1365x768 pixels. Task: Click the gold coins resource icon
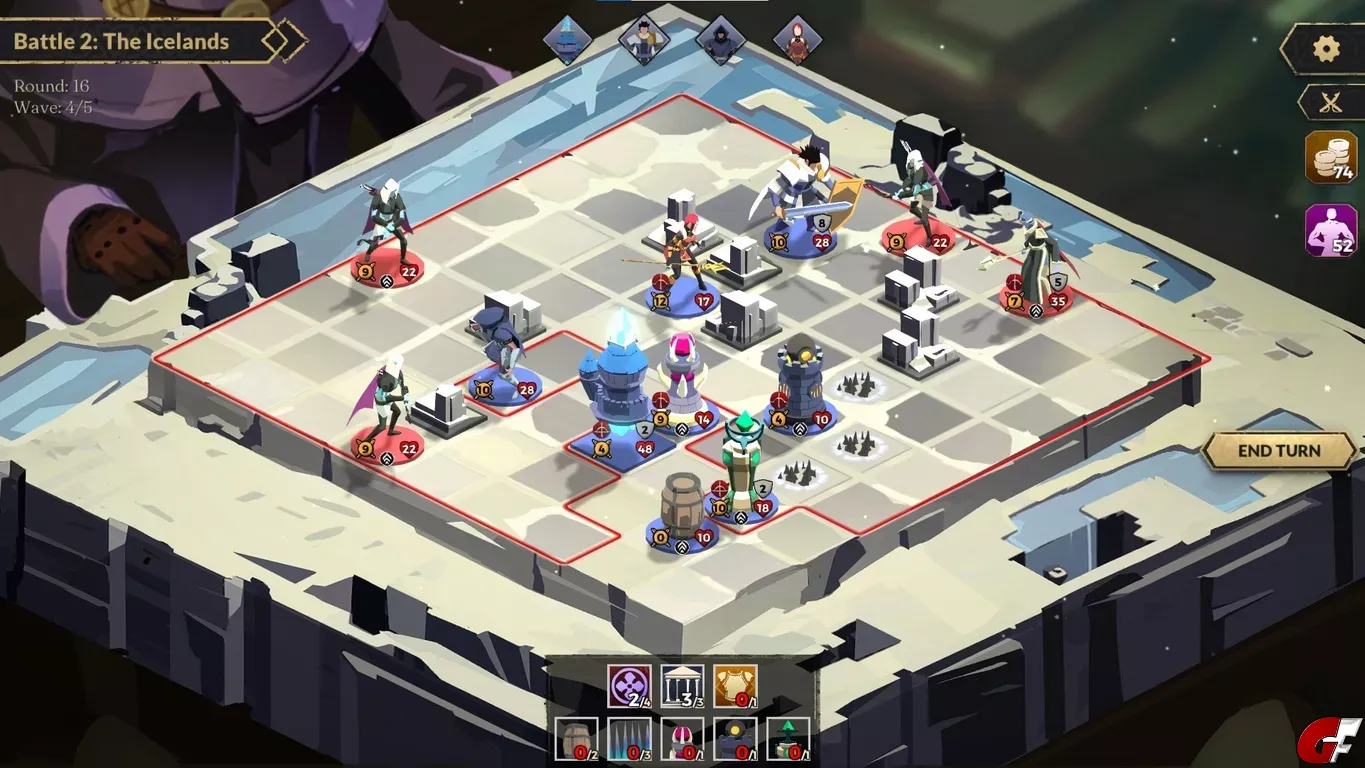click(1331, 157)
